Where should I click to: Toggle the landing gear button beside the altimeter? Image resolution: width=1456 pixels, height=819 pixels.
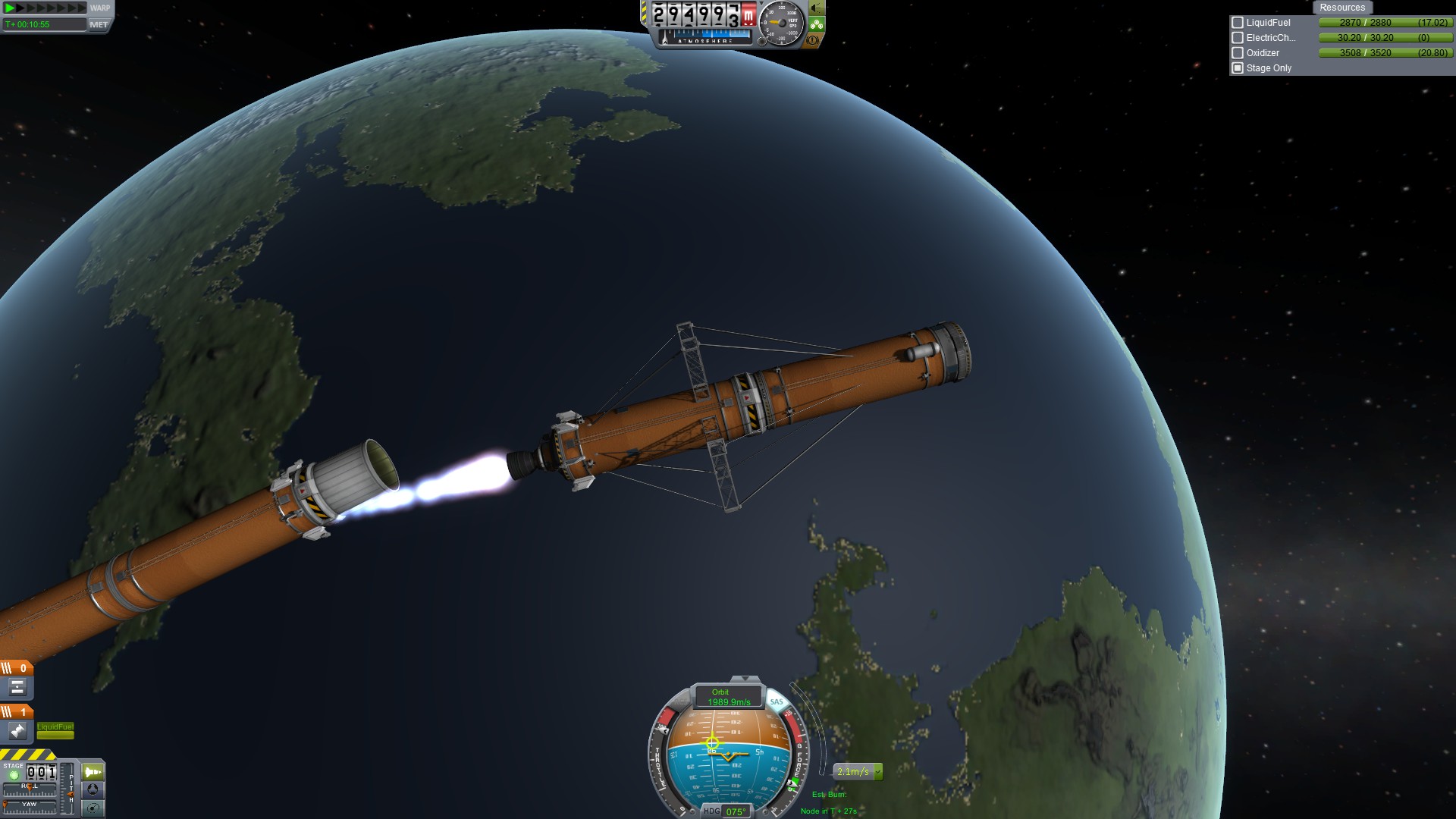[x=817, y=25]
